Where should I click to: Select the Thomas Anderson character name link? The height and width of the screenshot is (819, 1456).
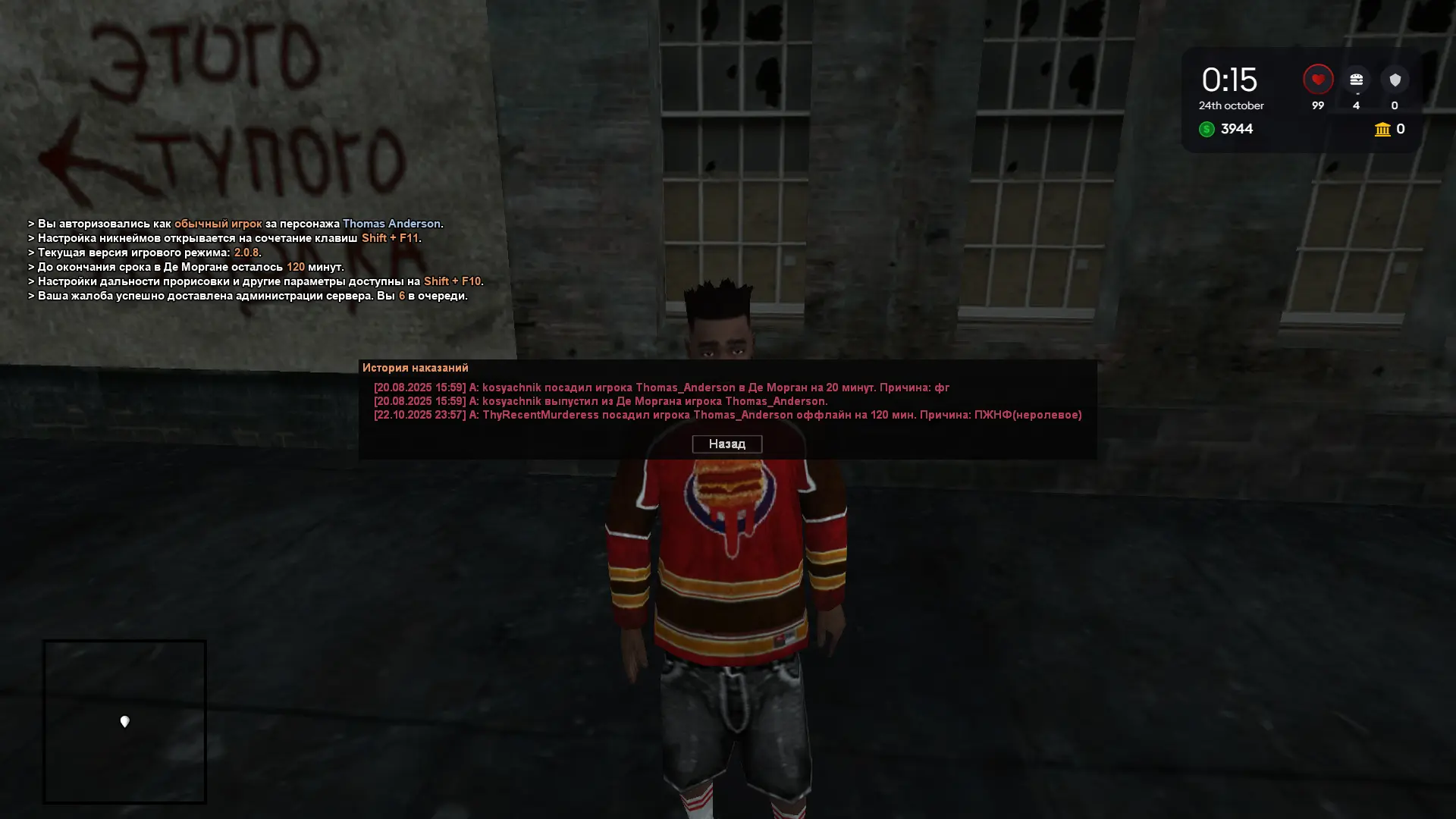(392, 224)
